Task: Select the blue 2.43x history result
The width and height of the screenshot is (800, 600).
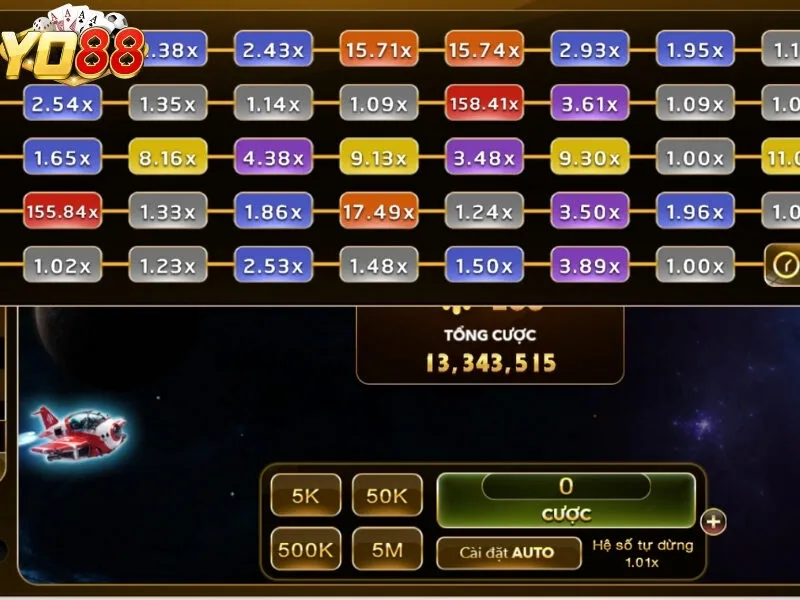Action: tap(273, 49)
